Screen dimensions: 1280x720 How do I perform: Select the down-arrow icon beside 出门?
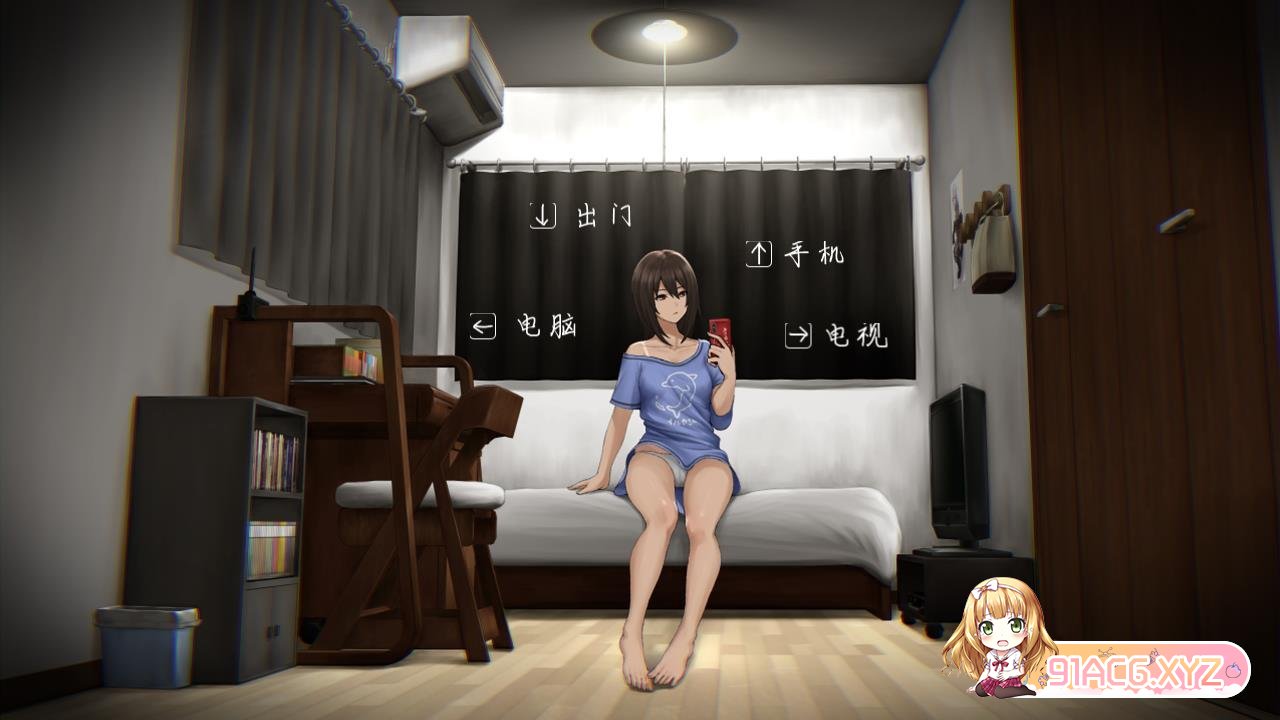click(x=543, y=213)
